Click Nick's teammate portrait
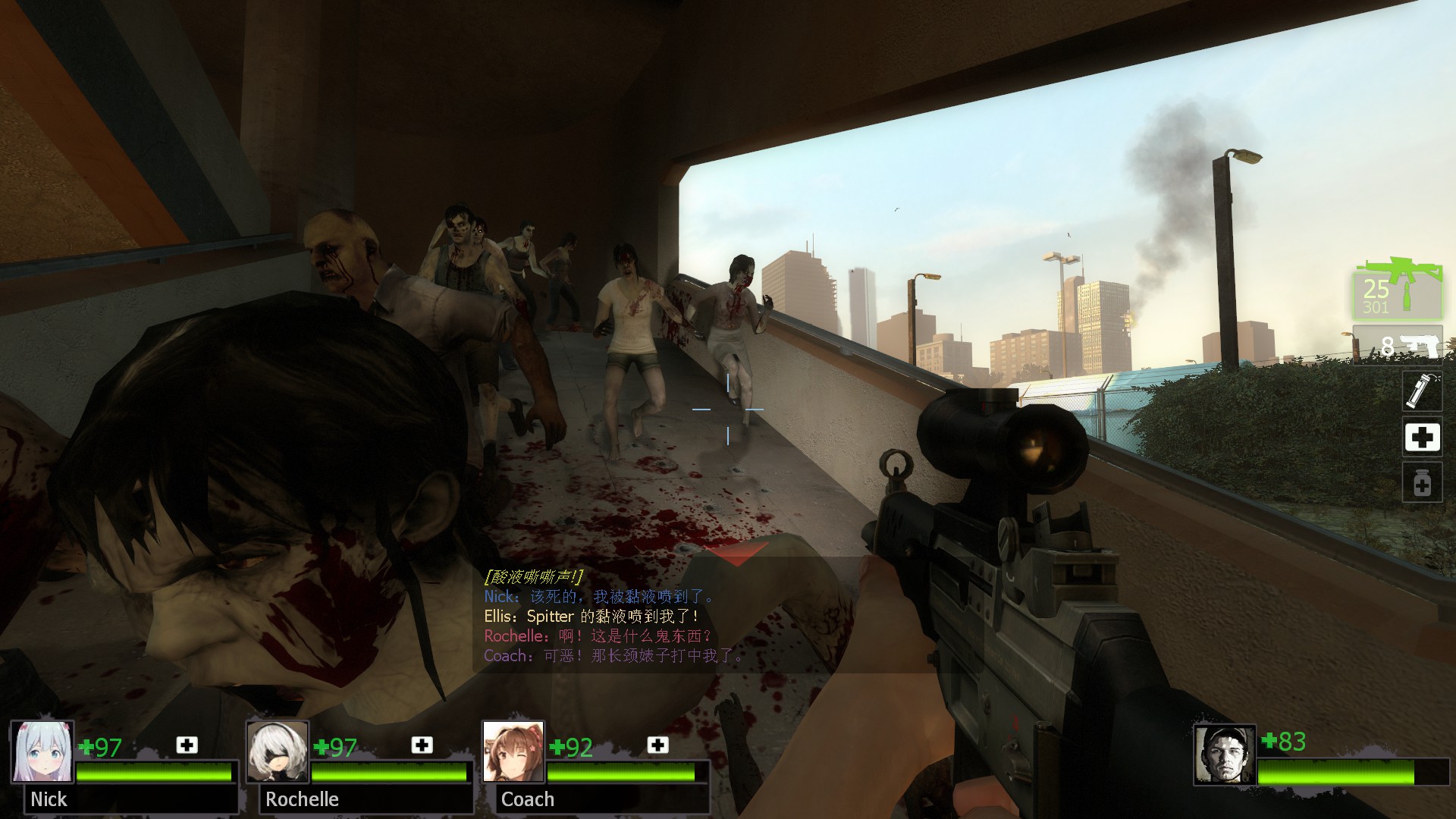Image resolution: width=1456 pixels, height=819 pixels. [x=42, y=752]
